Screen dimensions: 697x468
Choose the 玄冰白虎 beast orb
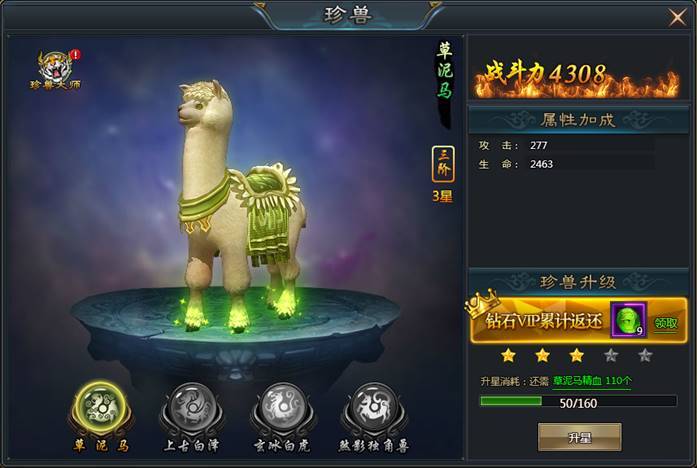pos(283,410)
